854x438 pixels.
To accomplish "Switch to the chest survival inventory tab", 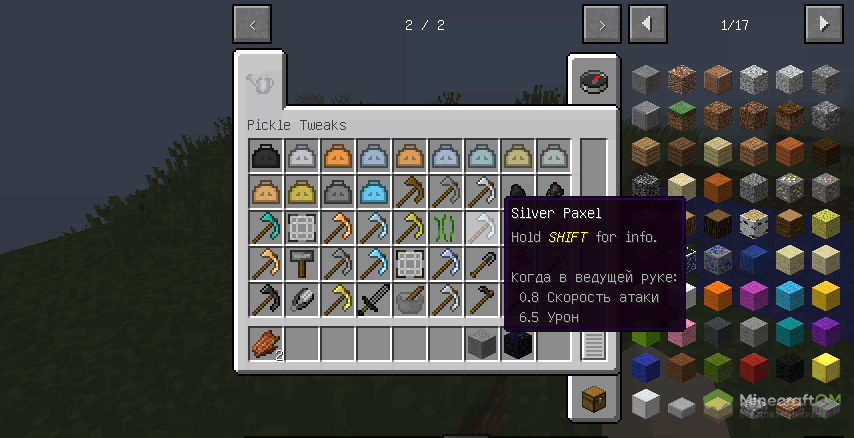I will pyautogui.click(x=591, y=397).
